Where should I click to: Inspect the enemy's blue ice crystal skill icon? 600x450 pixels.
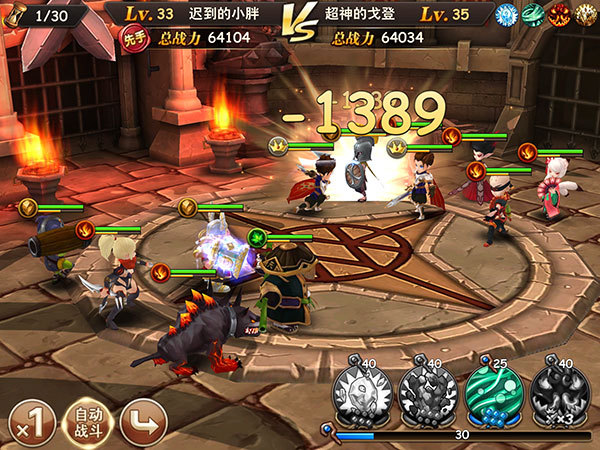[506, 15]
